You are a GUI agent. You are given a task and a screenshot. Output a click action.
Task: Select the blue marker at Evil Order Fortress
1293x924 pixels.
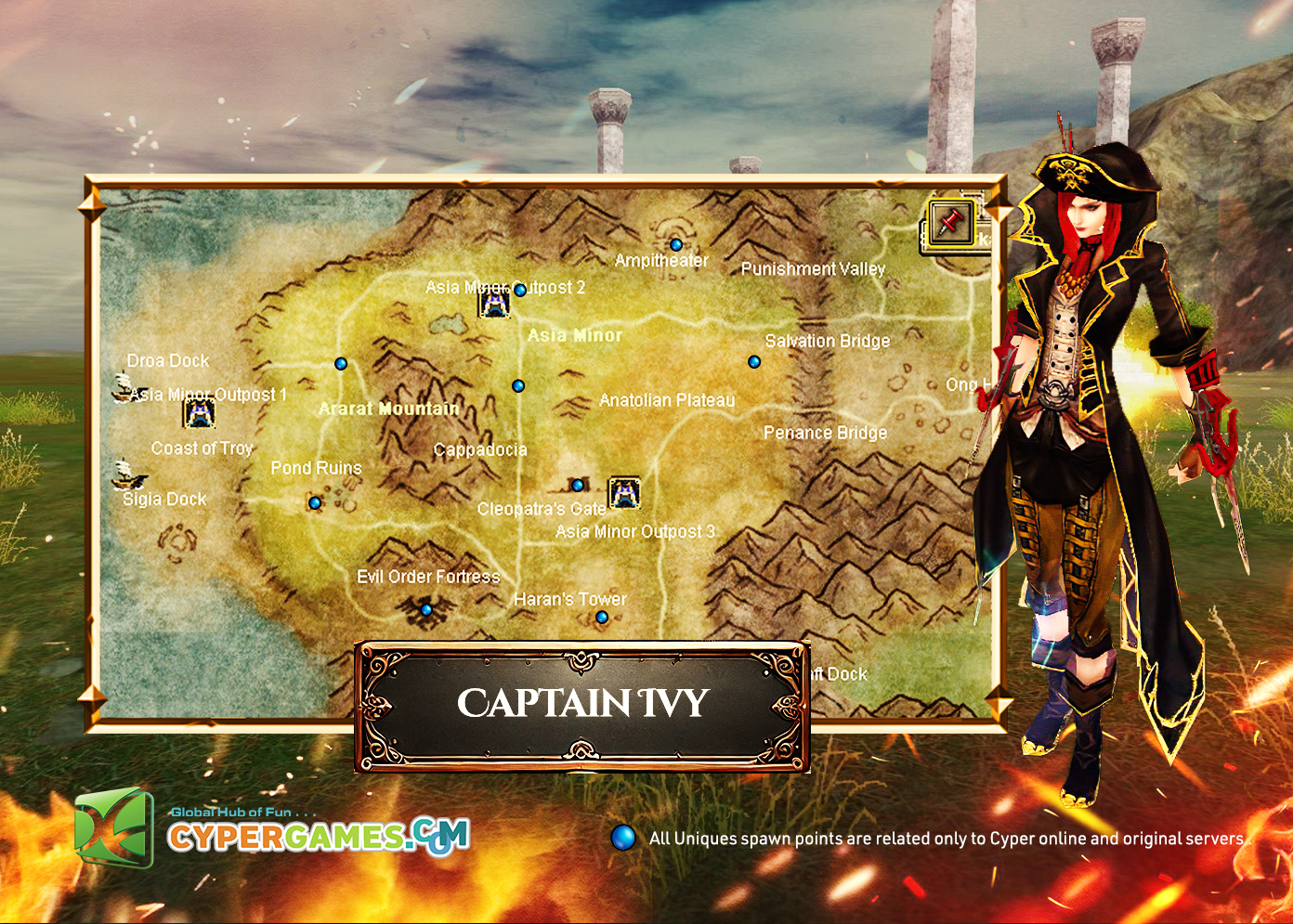[x=426, y=610]
